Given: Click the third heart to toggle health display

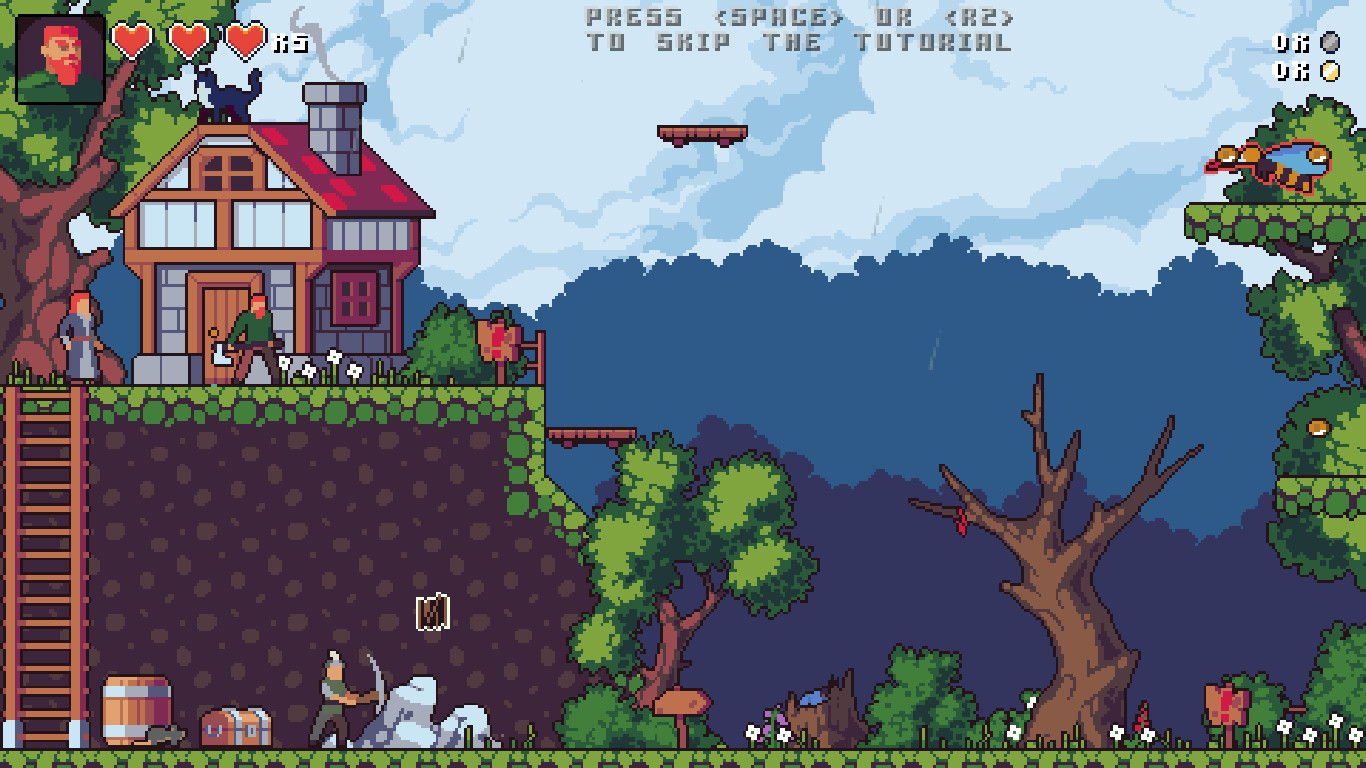Looking at the screenshot, I should point(243,42).
